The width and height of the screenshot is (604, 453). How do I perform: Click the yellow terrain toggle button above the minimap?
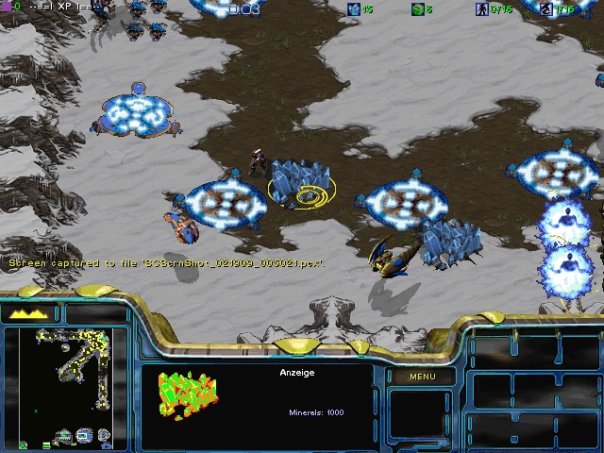[30, 314]
